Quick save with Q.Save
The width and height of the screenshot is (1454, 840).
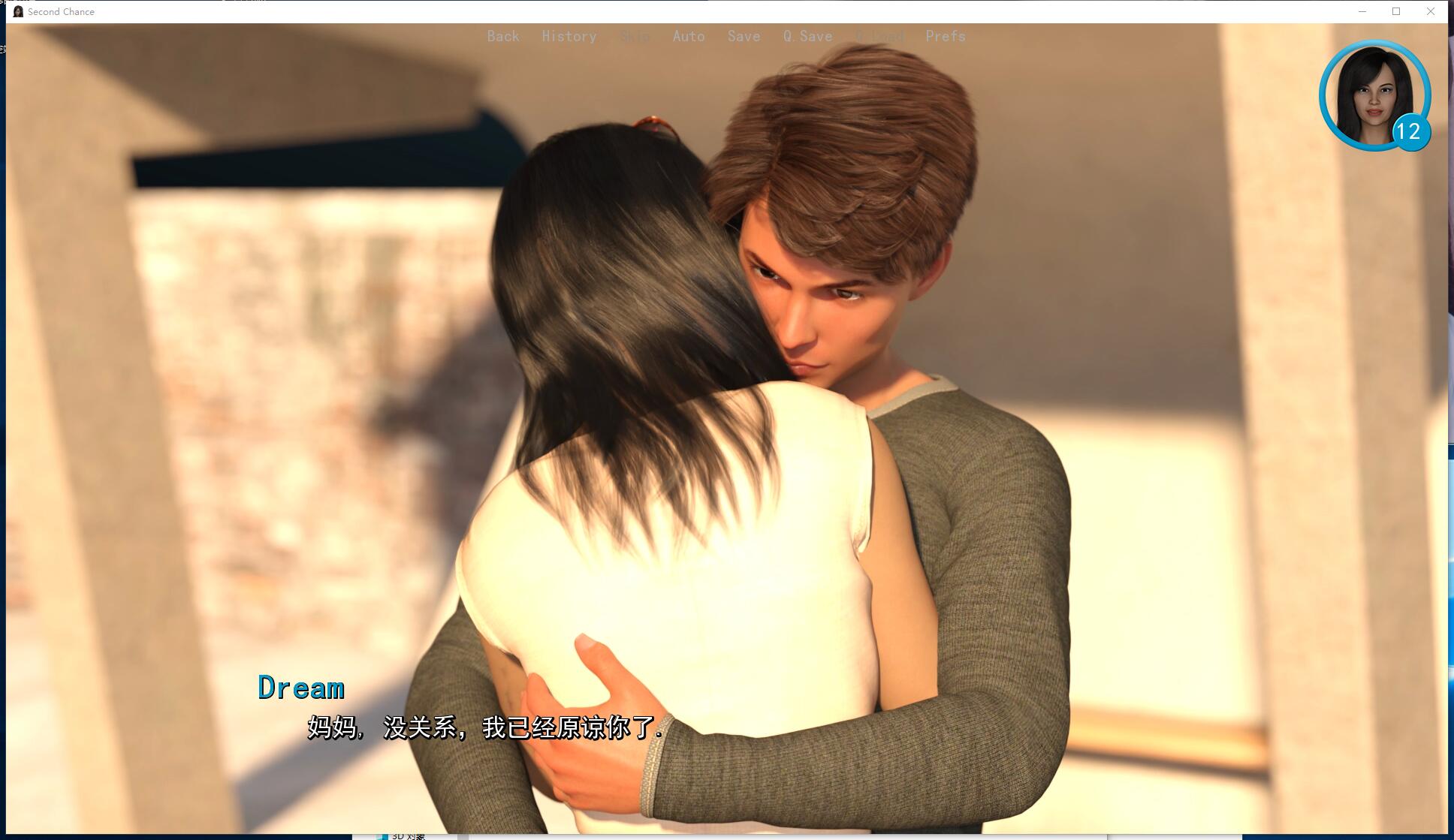807,36
